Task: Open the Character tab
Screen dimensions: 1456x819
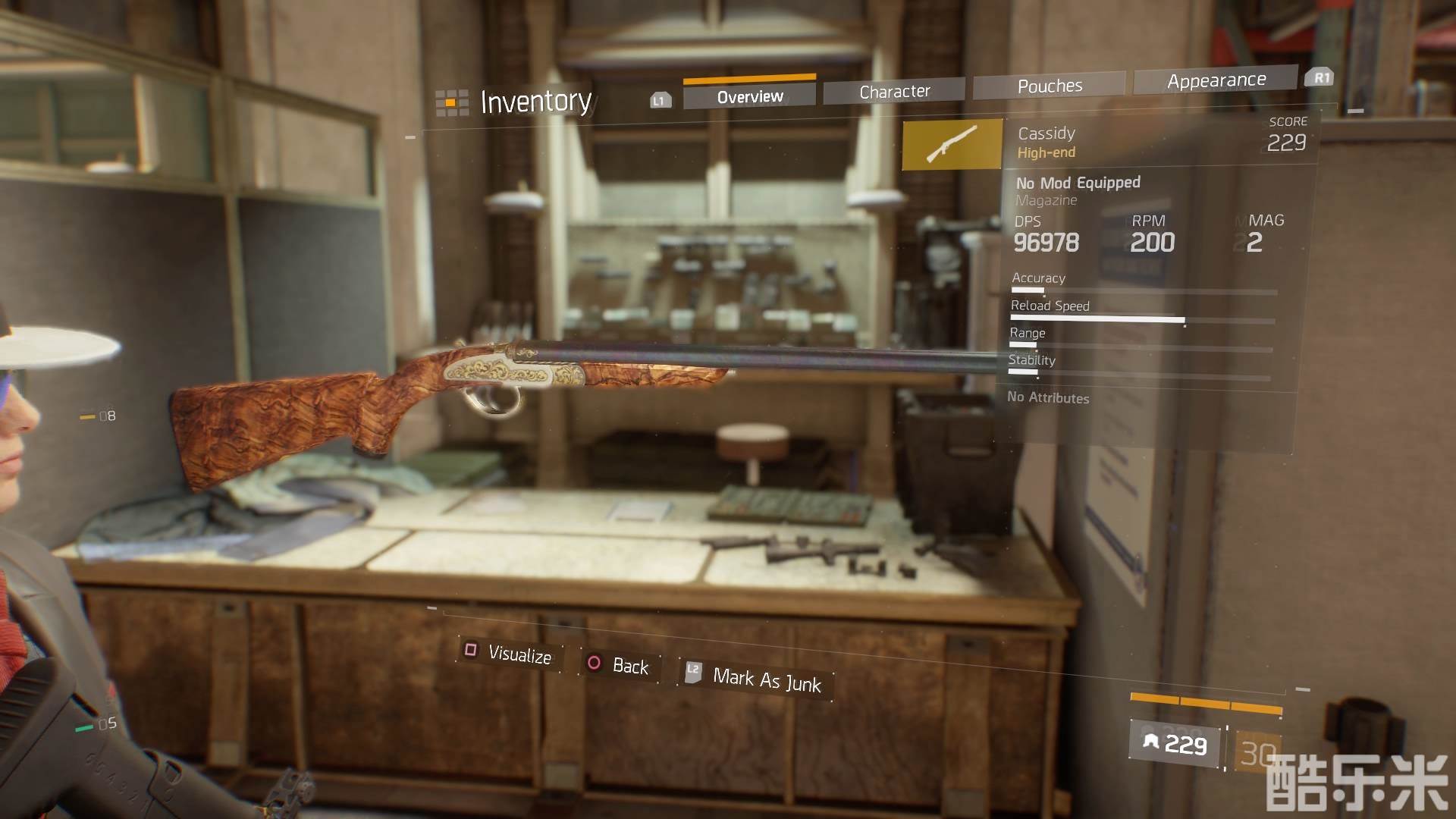Action: (894, 92)
